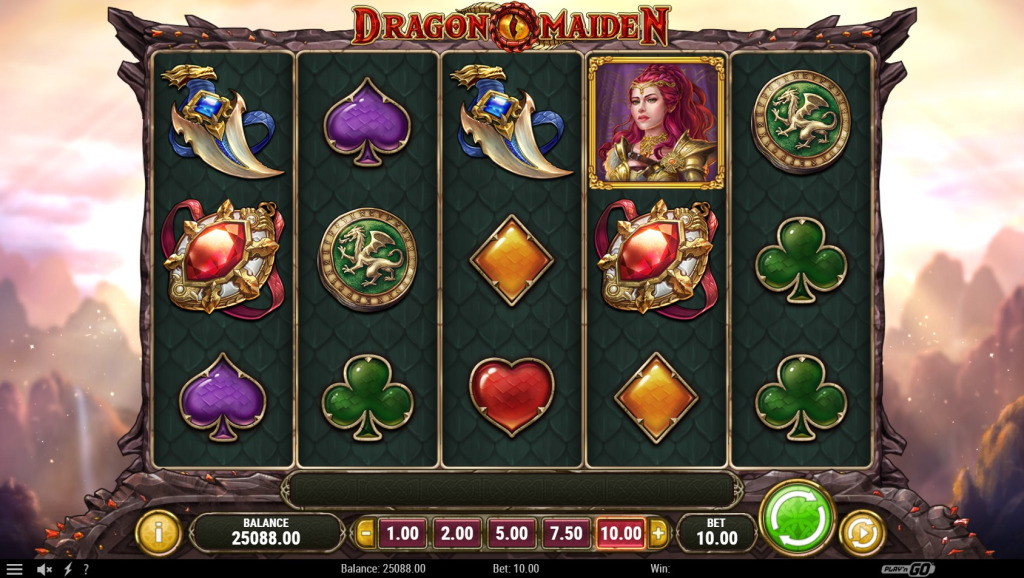Set the bet to 5.00
The width and height of the screenshot is (1024, 578).
[x=510, y=533]
